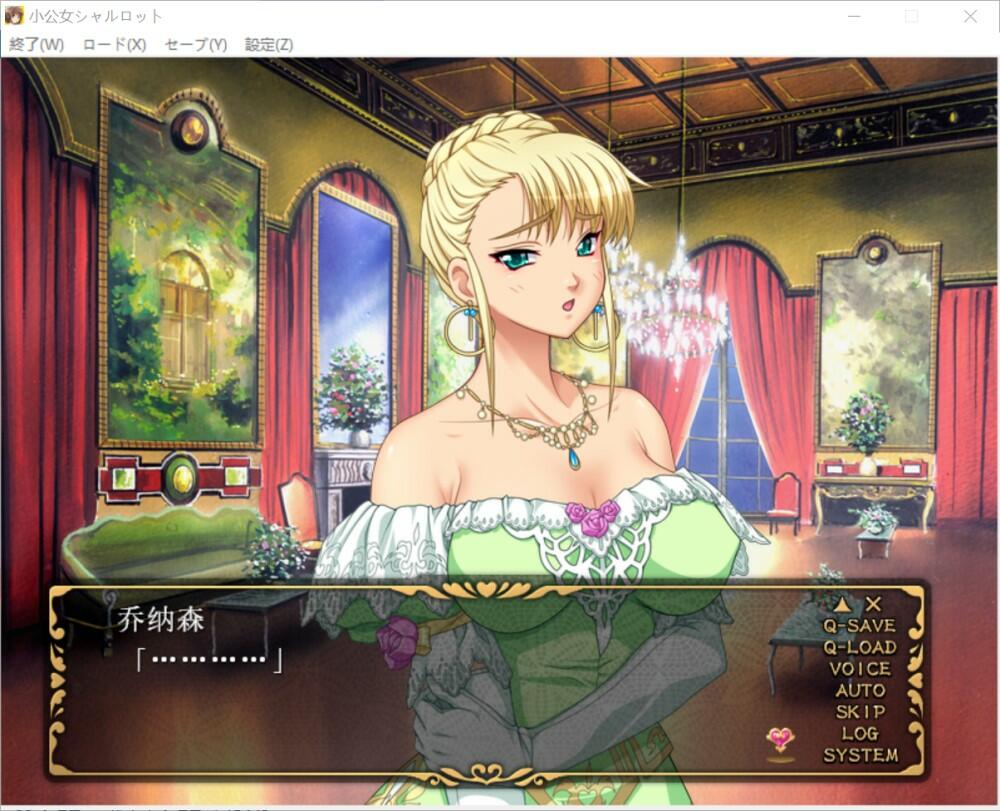
Task: Turn on AUTO text advance
Action: pyautogui.click(x=859, y=690)
